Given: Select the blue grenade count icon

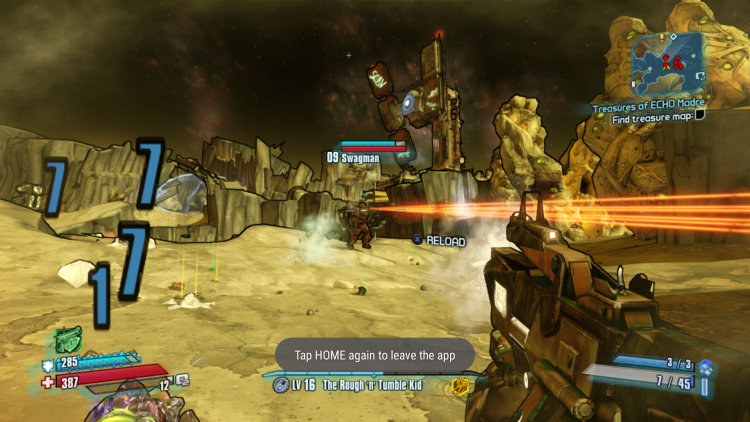Looking at the screenshot, I should point(704,367).
